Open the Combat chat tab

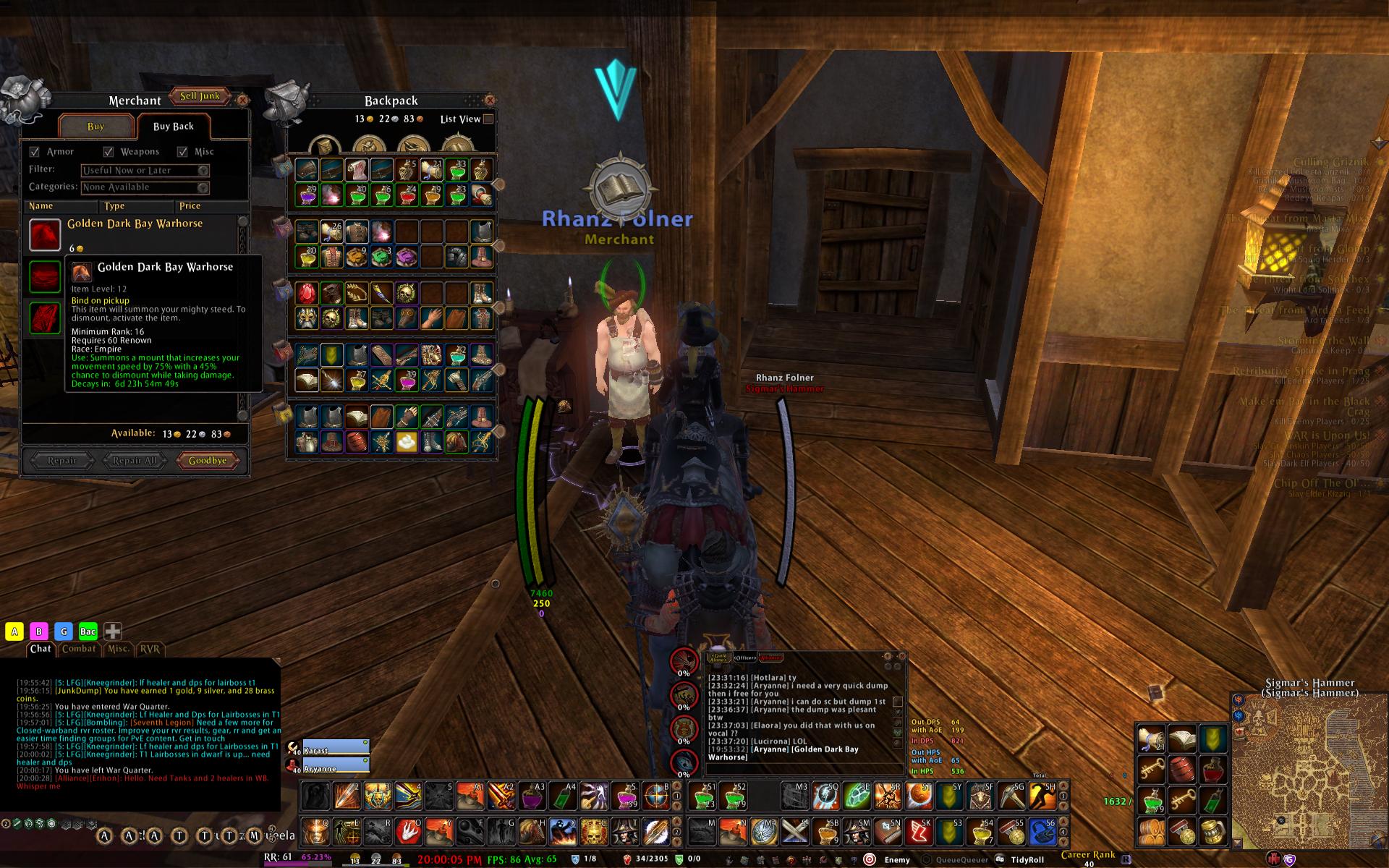click(79, 649)
